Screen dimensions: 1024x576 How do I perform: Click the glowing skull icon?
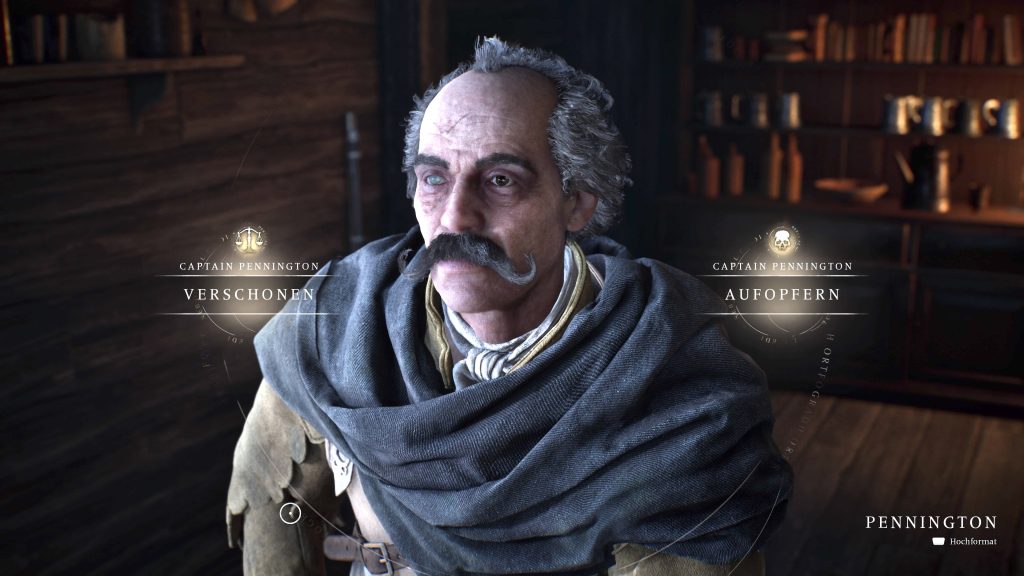(x=783, y=240)
